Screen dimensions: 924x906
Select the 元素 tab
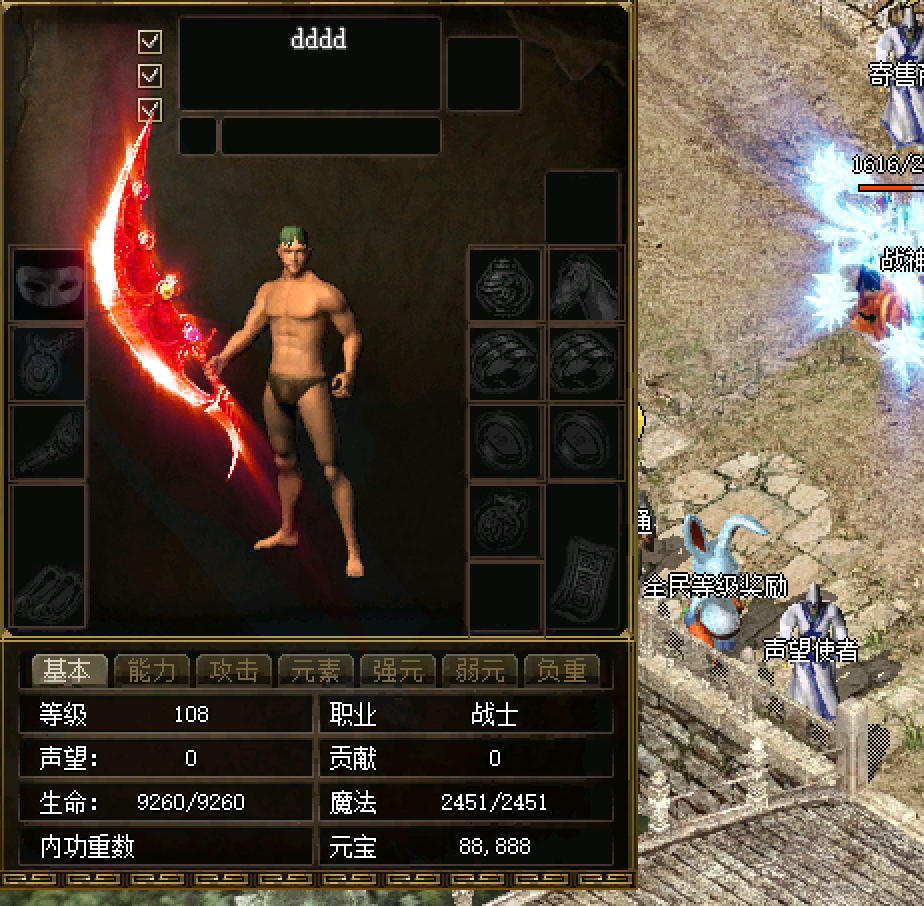[316, 670]
